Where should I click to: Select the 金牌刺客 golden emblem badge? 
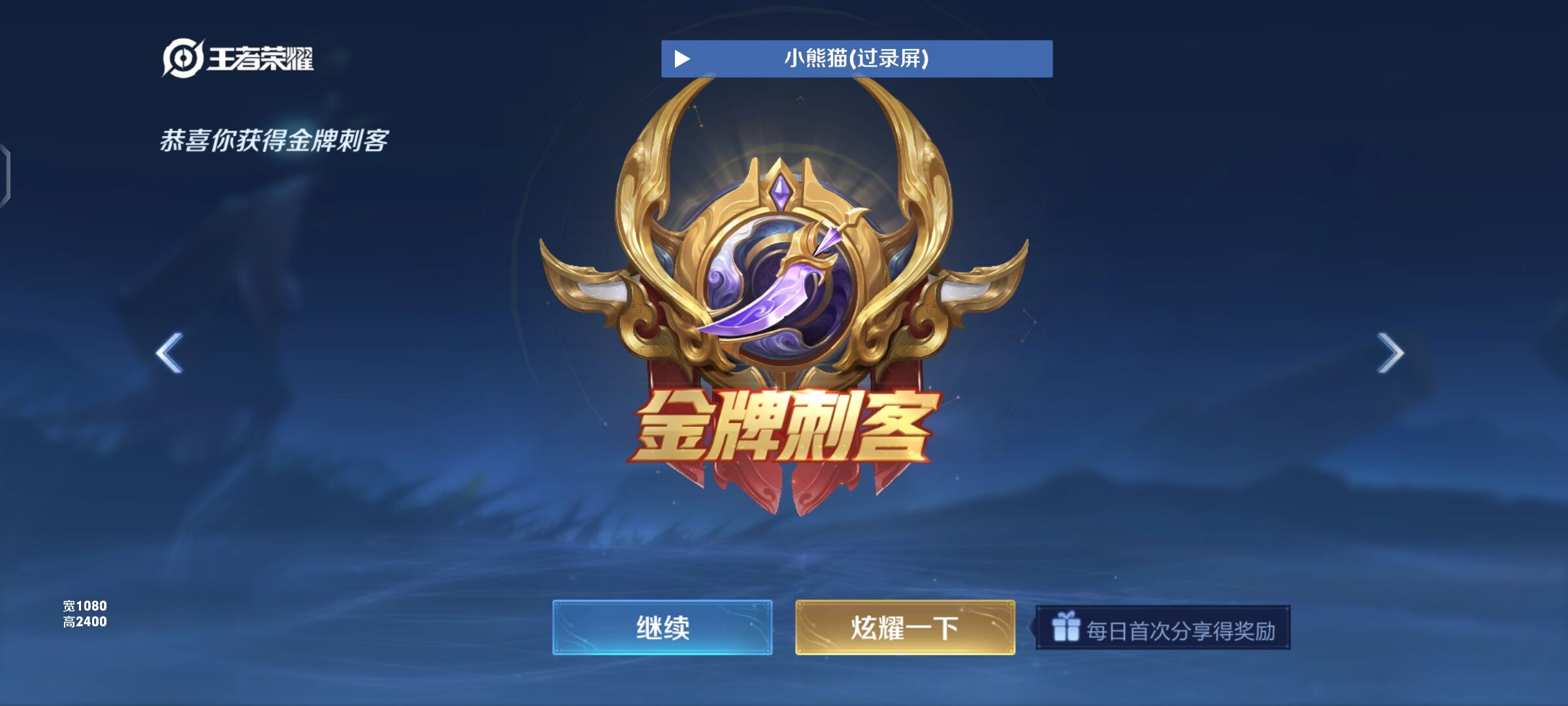784,275
